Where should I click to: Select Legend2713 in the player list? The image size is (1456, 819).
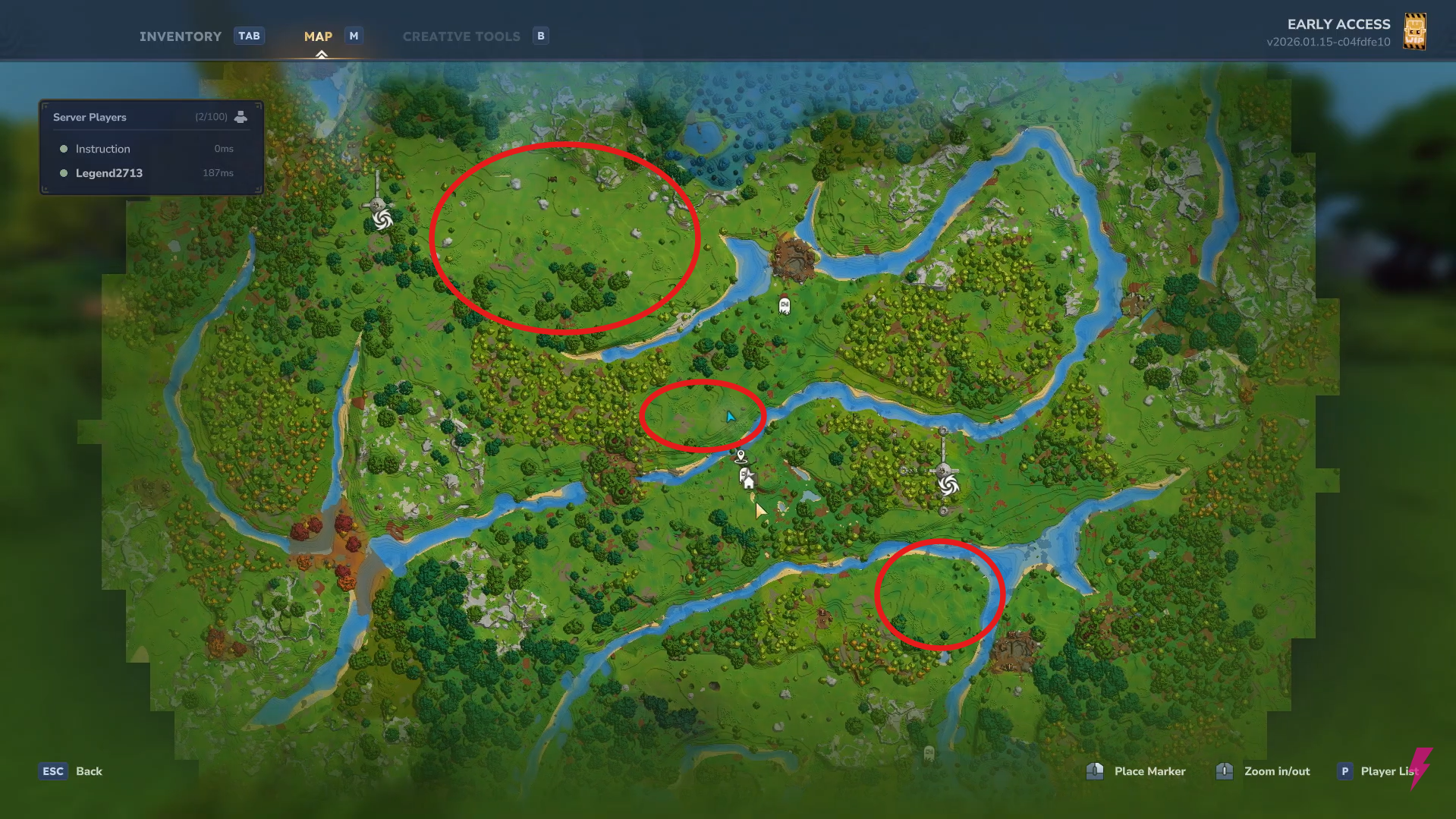pos(109,173)
